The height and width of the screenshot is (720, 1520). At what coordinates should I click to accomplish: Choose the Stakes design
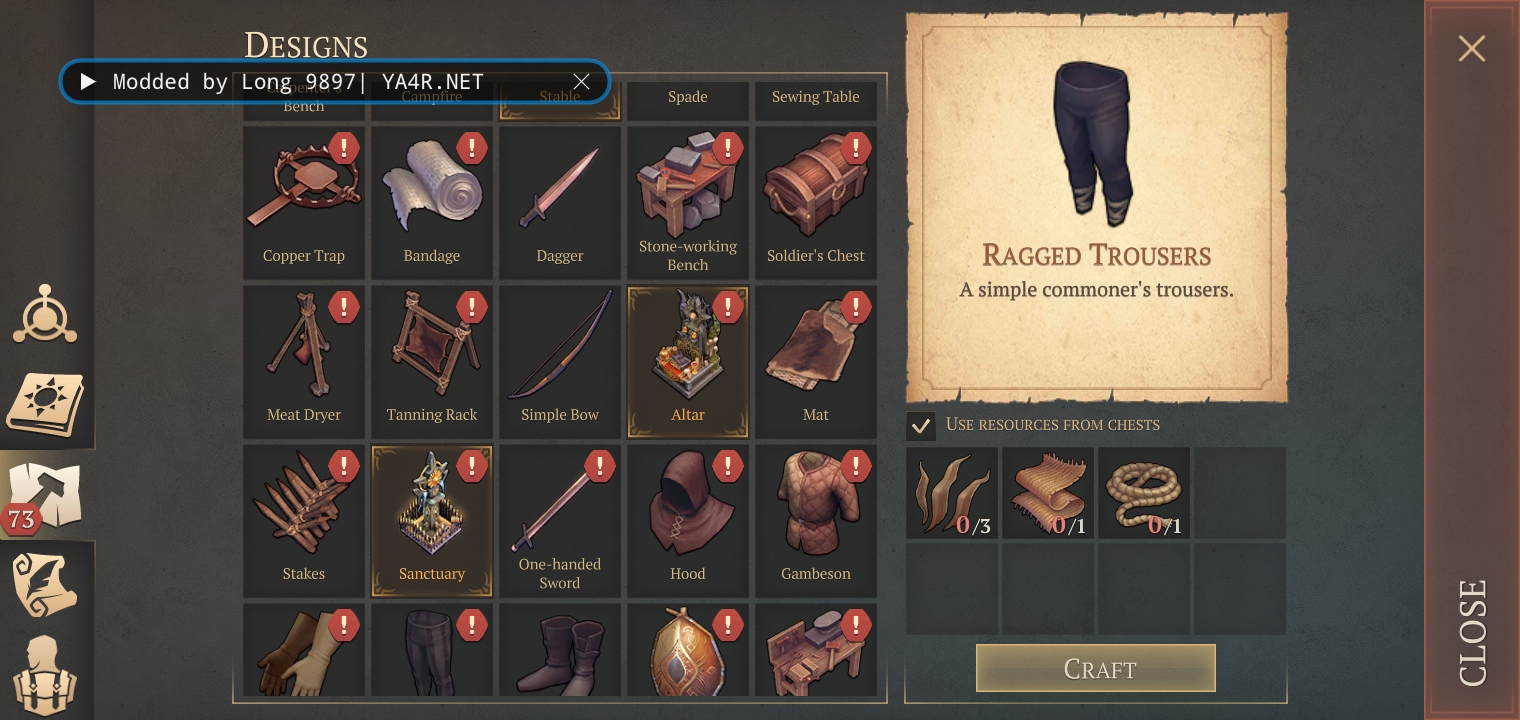pos(304,521)
